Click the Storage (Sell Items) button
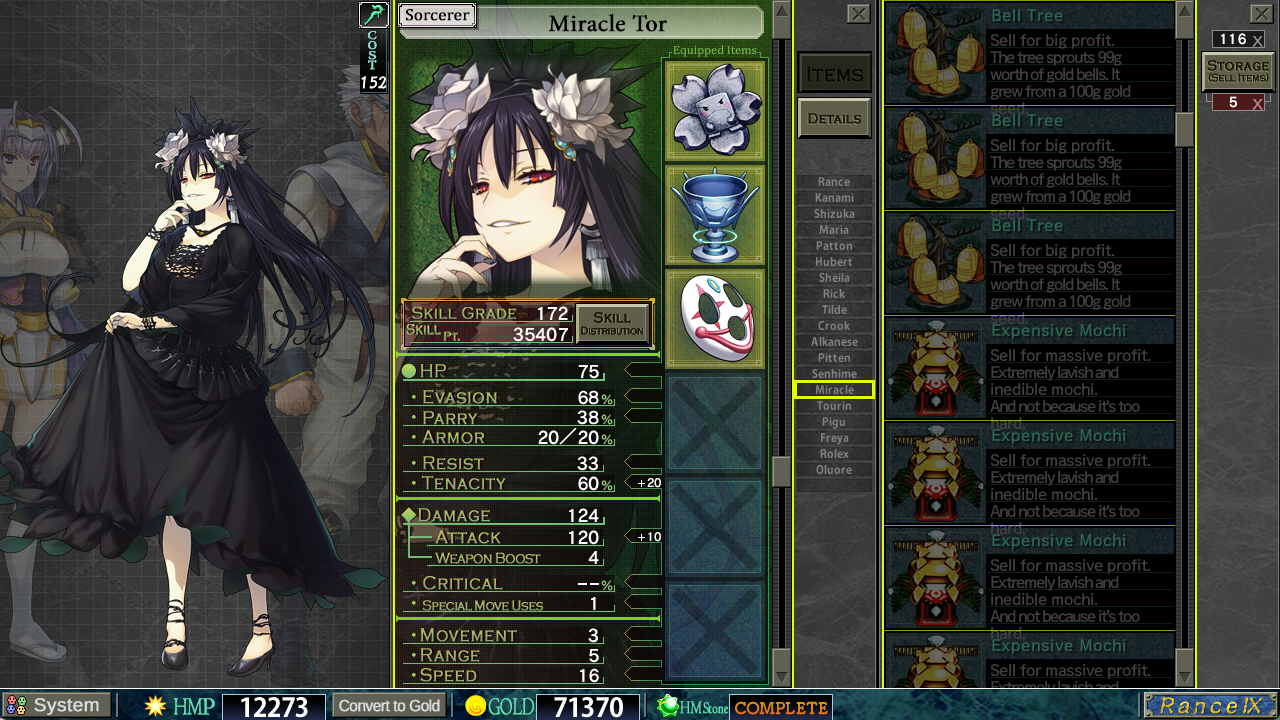Screen dimensions: 1280x720 point(1238,71)
